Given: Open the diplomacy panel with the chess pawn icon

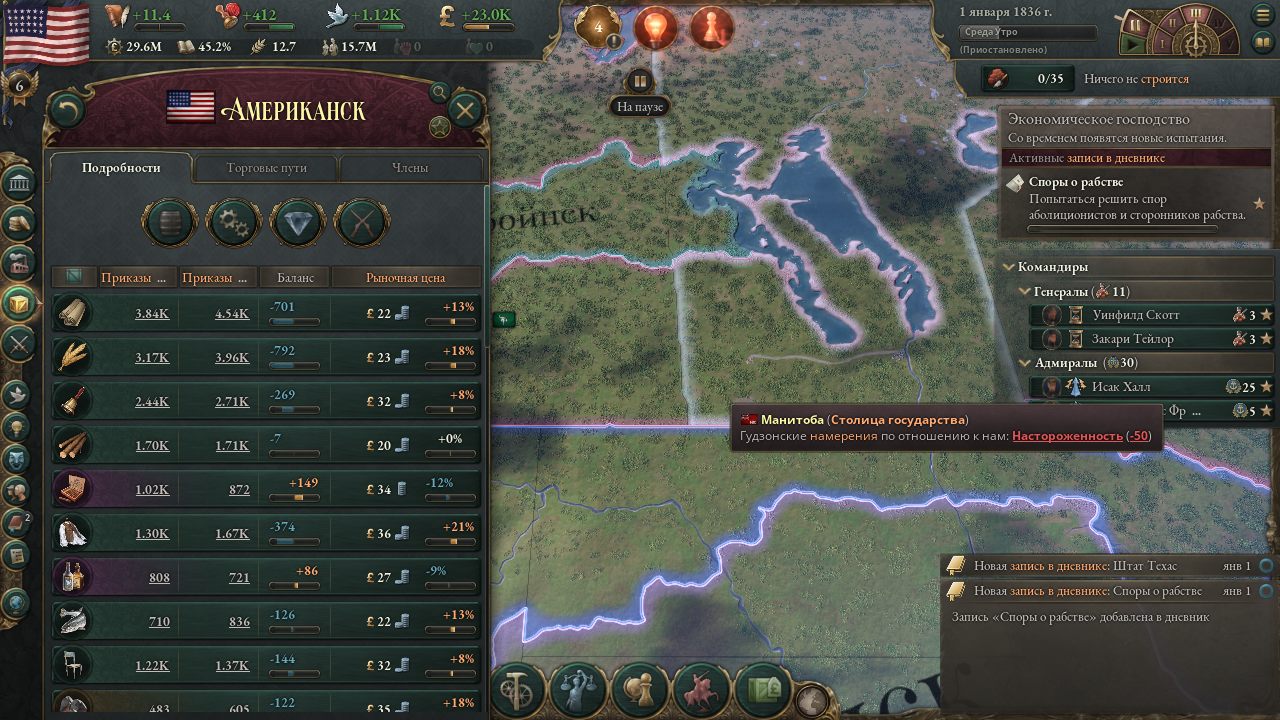Looking at the screenshot, I should [640, 690].
